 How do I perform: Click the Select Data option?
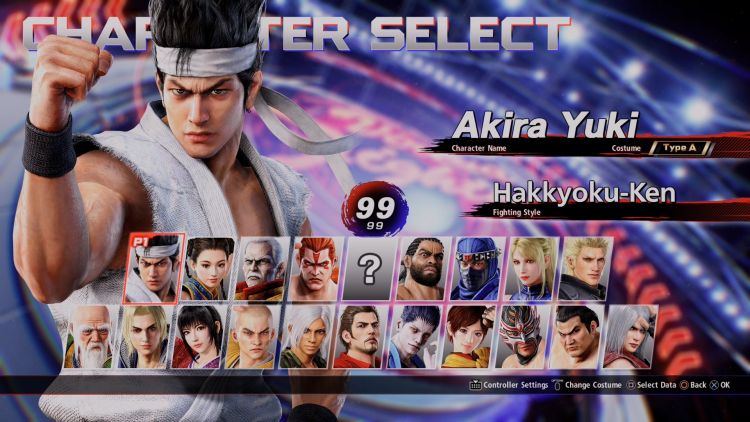(x=652, y=385)
